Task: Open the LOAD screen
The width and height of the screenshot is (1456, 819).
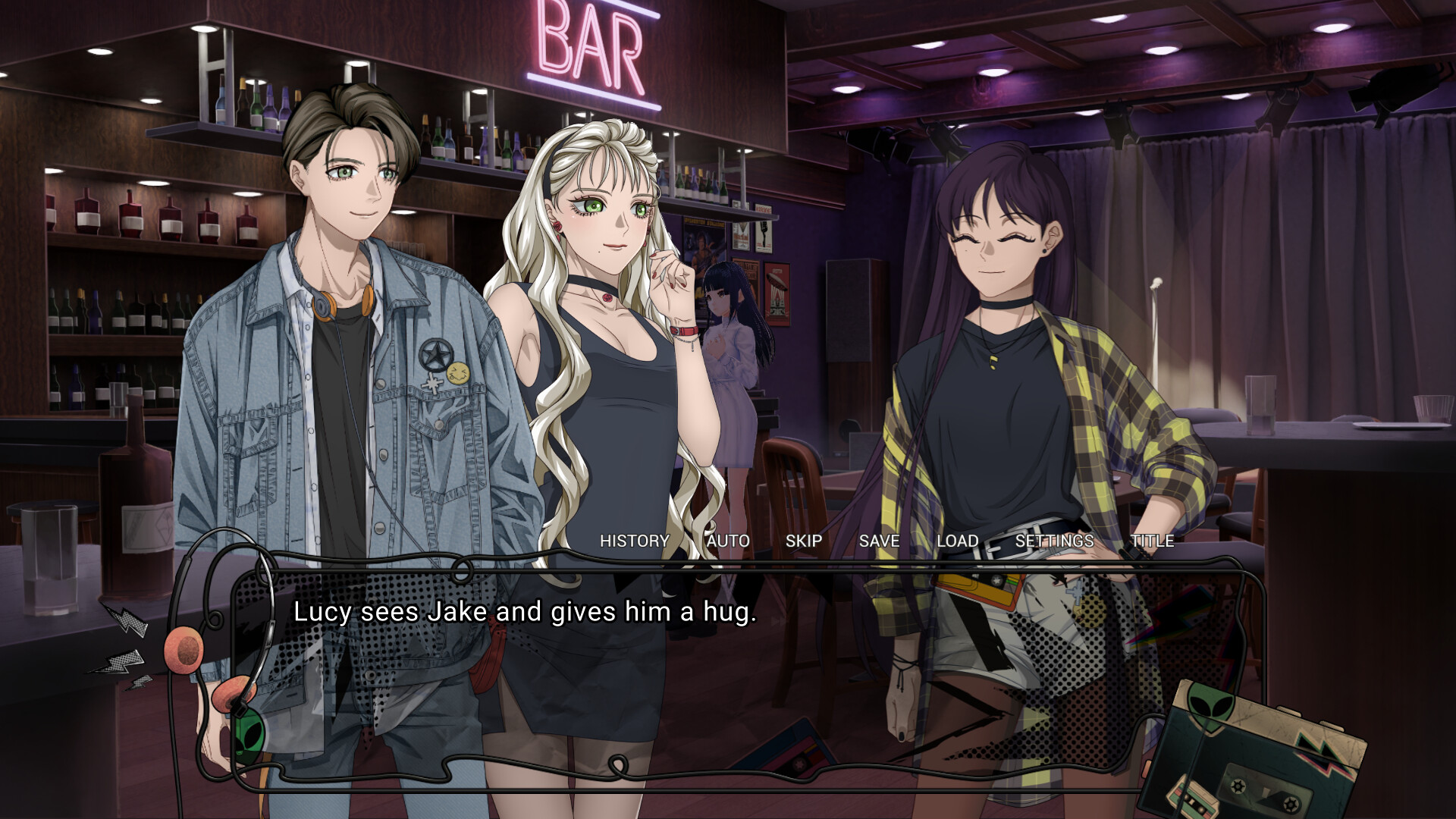Action: pyautogui.click(x=957, y=541)
